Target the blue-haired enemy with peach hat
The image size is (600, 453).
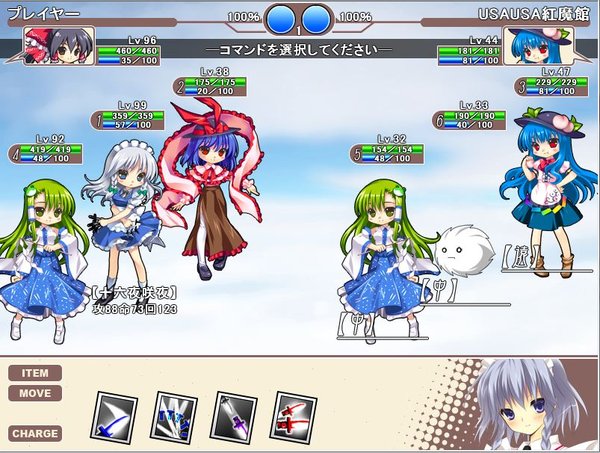click(546, 195)
